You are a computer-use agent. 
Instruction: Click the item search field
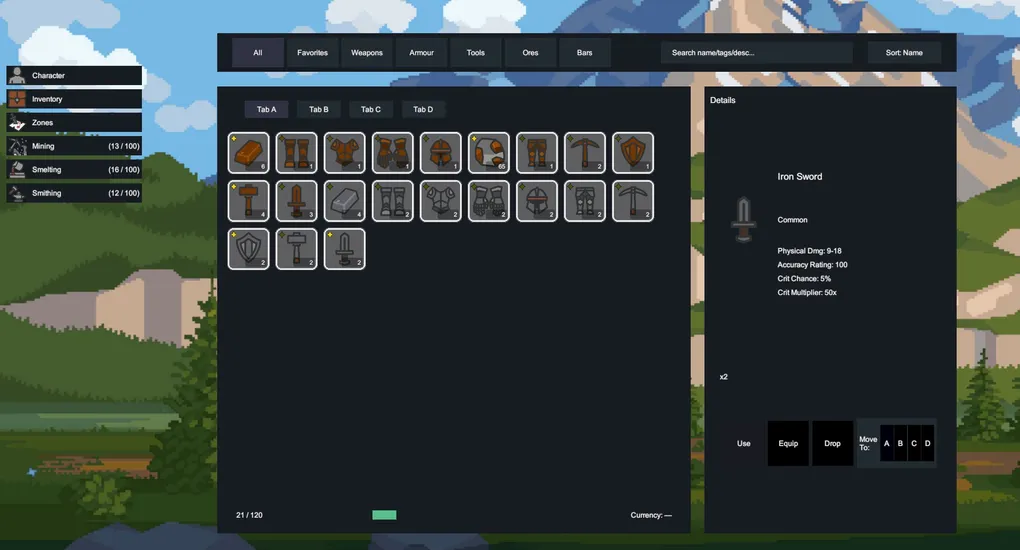point(756,53)
